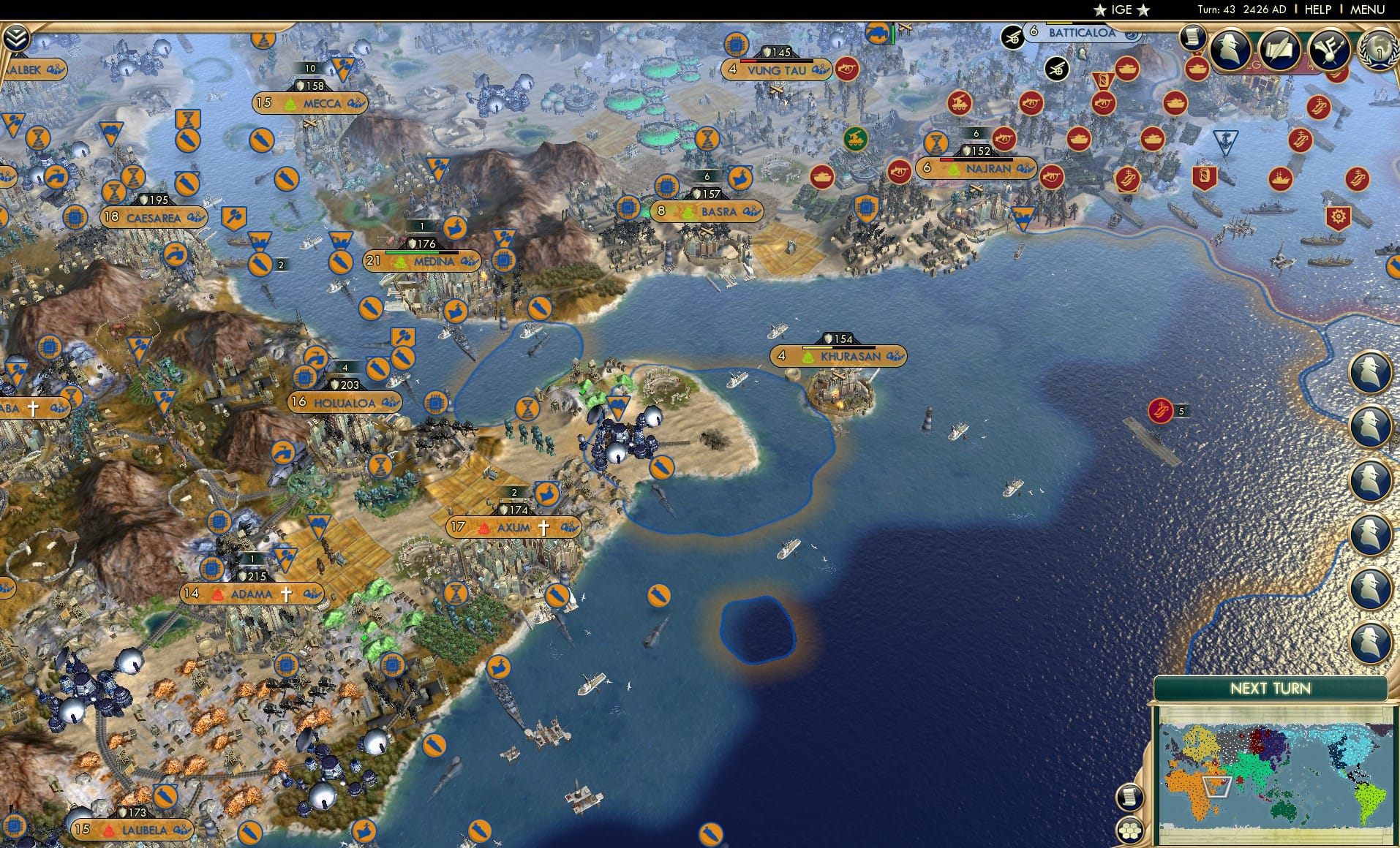Select the red tank unit icon near Najran

[1077, 139]
